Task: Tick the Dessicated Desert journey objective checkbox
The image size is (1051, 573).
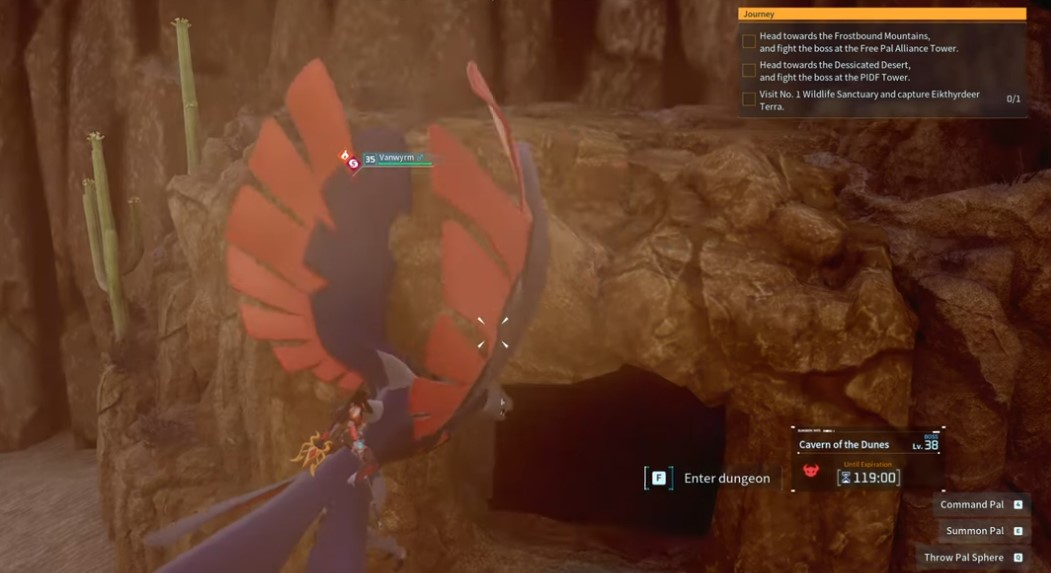Action: [x=749, y=70]
